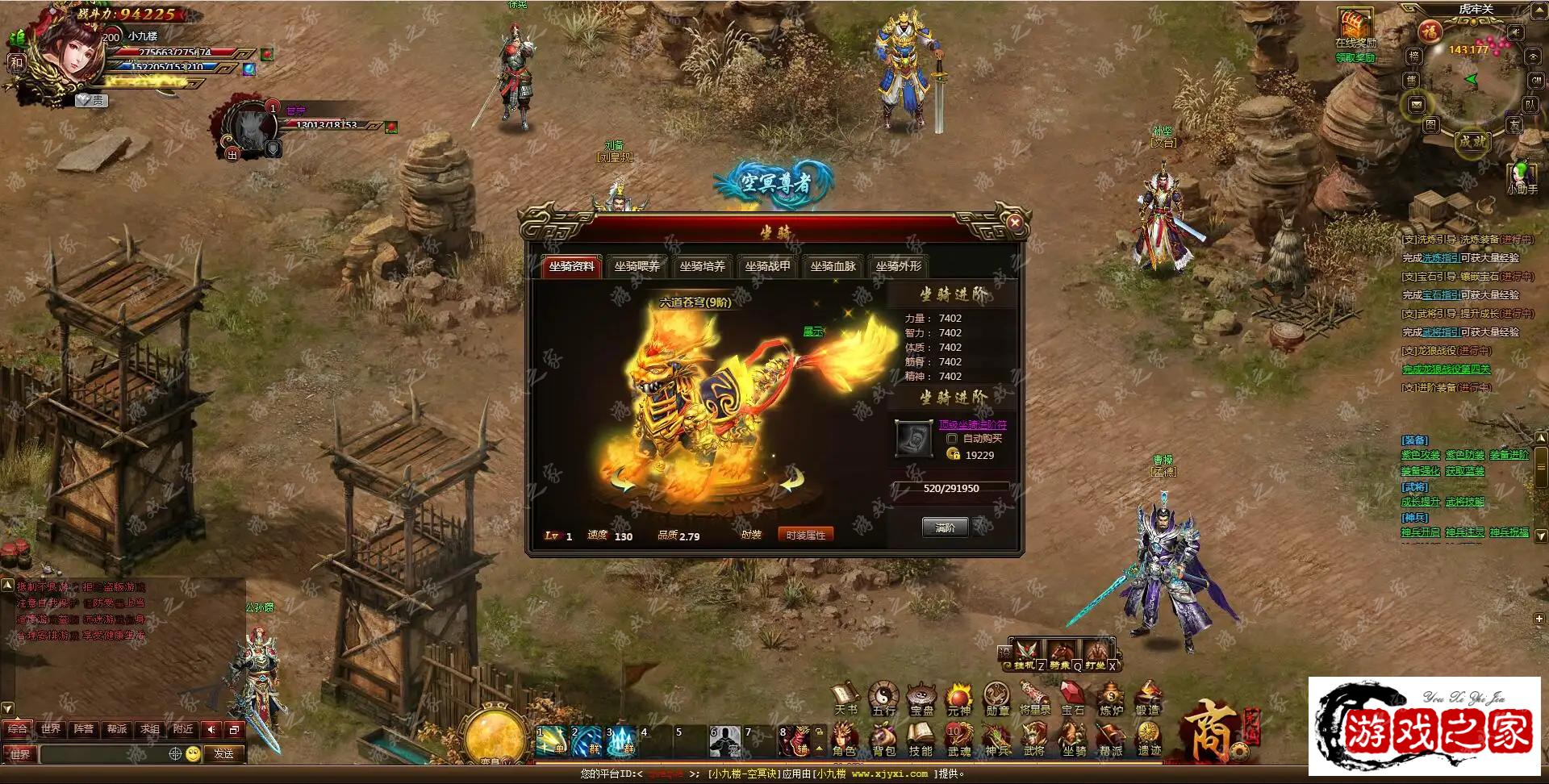Image resolution: width=1549 pixels, height=784 pixels.
Task: Switch chat to the 帮派 channel tab
Action: 117,729
